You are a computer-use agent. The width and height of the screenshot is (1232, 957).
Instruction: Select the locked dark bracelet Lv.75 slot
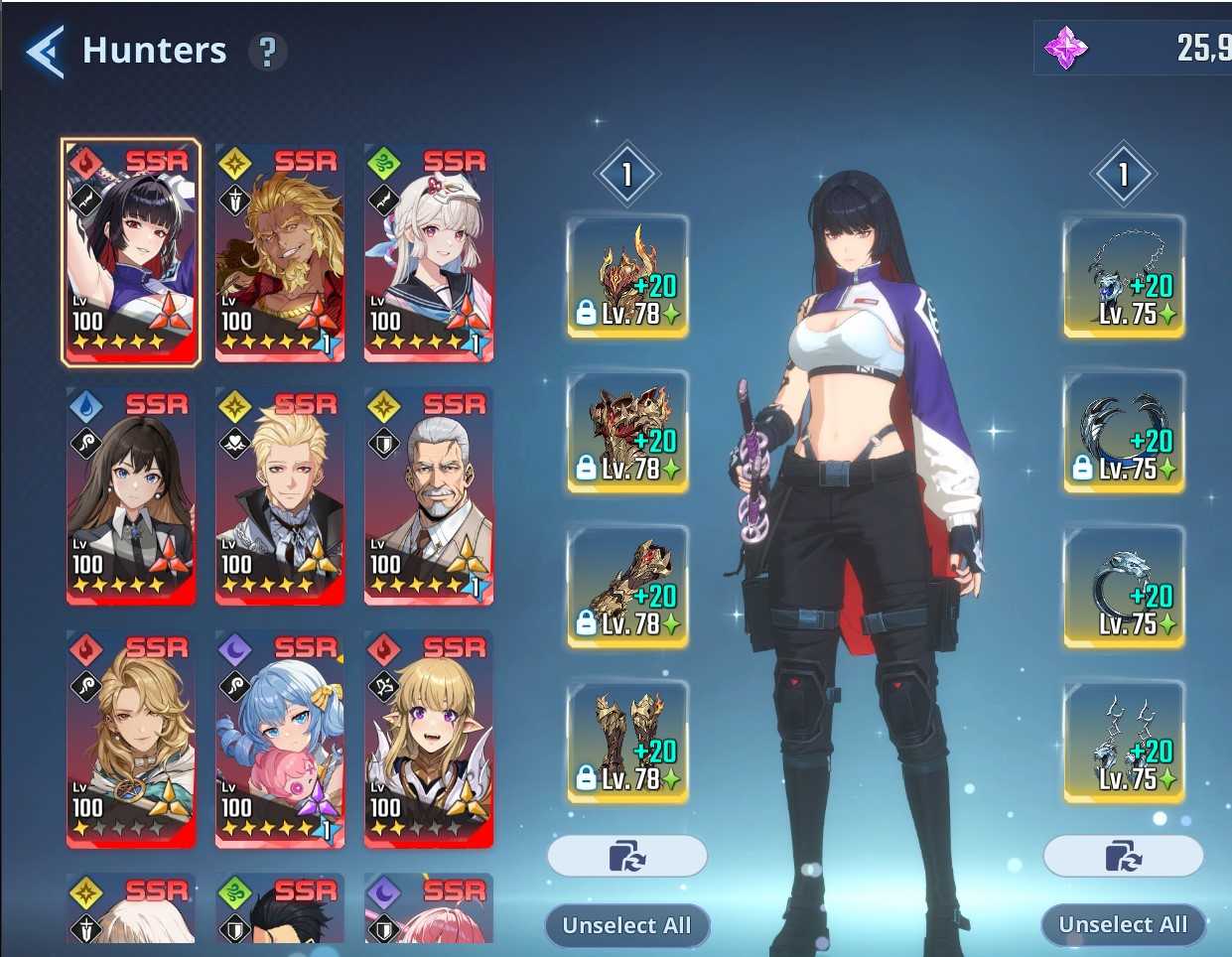pos(1124,432)
